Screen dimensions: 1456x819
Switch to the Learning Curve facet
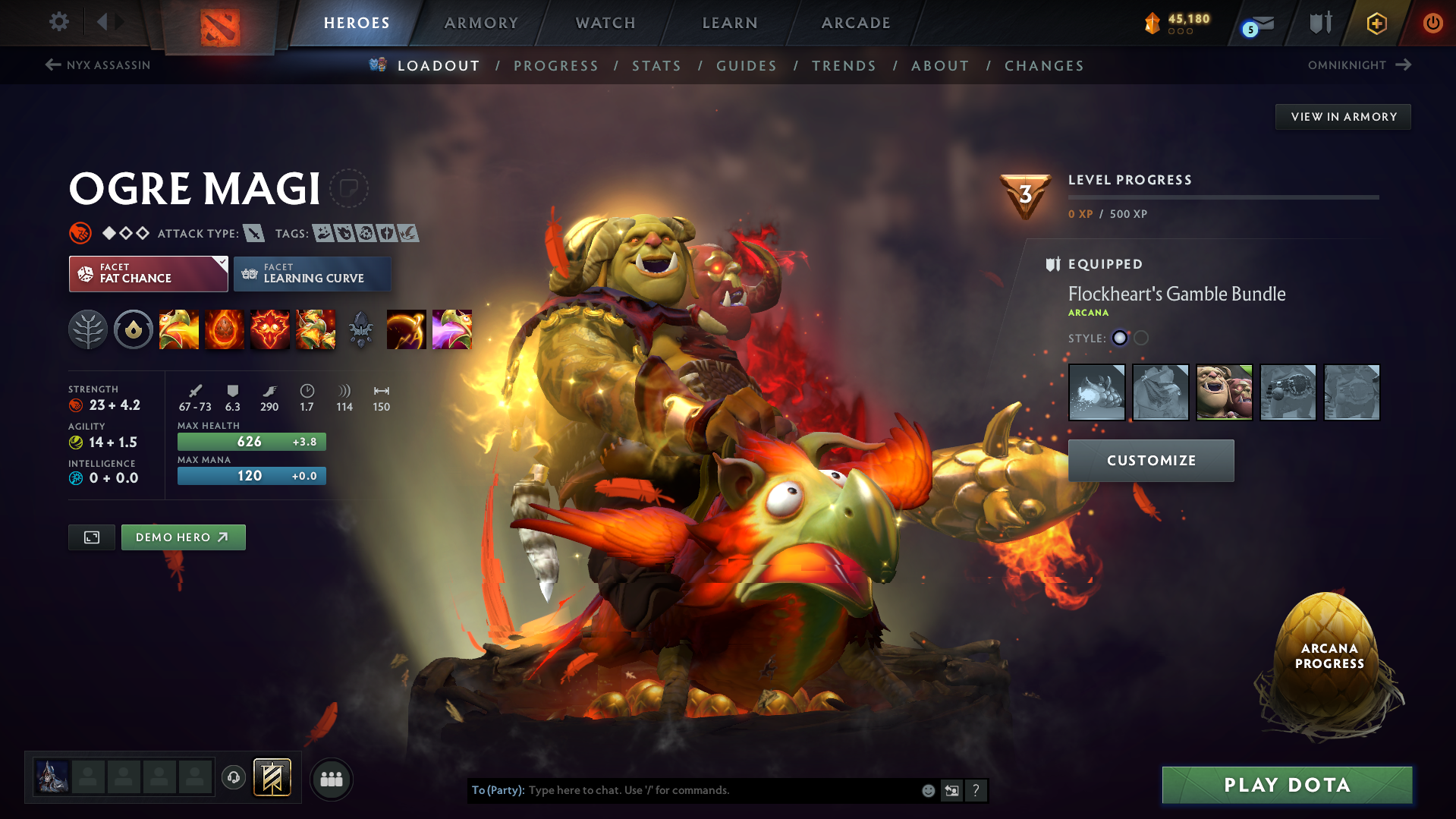click(312, 273)
